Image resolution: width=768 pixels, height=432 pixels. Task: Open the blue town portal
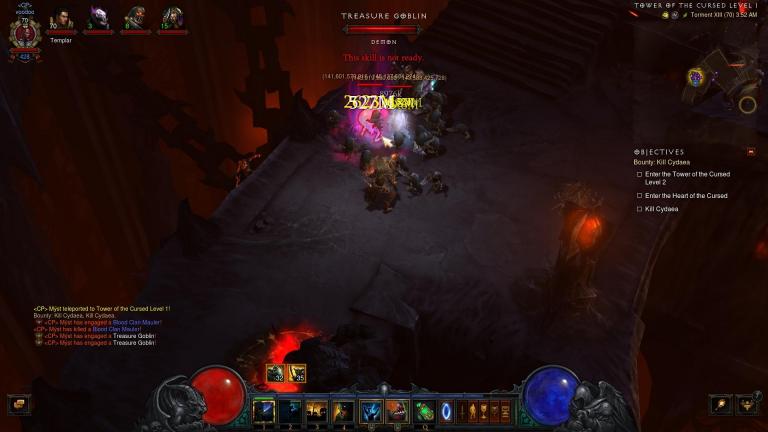(446, 410)
